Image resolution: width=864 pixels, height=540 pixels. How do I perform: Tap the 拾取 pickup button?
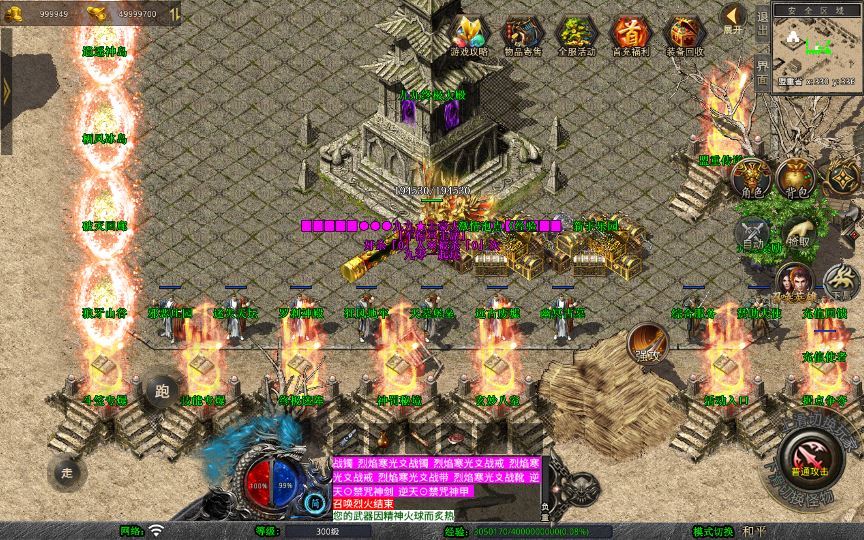pyautogui.click(x=798, y=233)
